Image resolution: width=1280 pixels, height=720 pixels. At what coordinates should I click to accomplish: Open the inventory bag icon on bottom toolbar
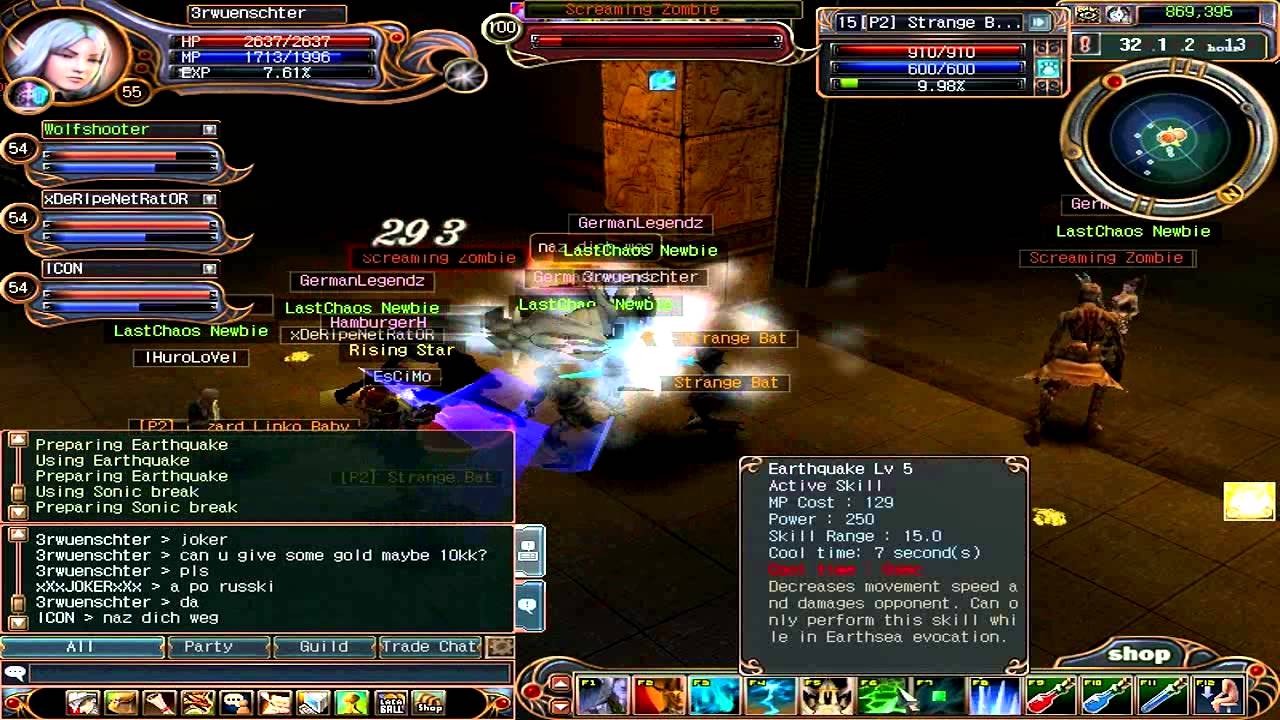(x=123, y=702)
